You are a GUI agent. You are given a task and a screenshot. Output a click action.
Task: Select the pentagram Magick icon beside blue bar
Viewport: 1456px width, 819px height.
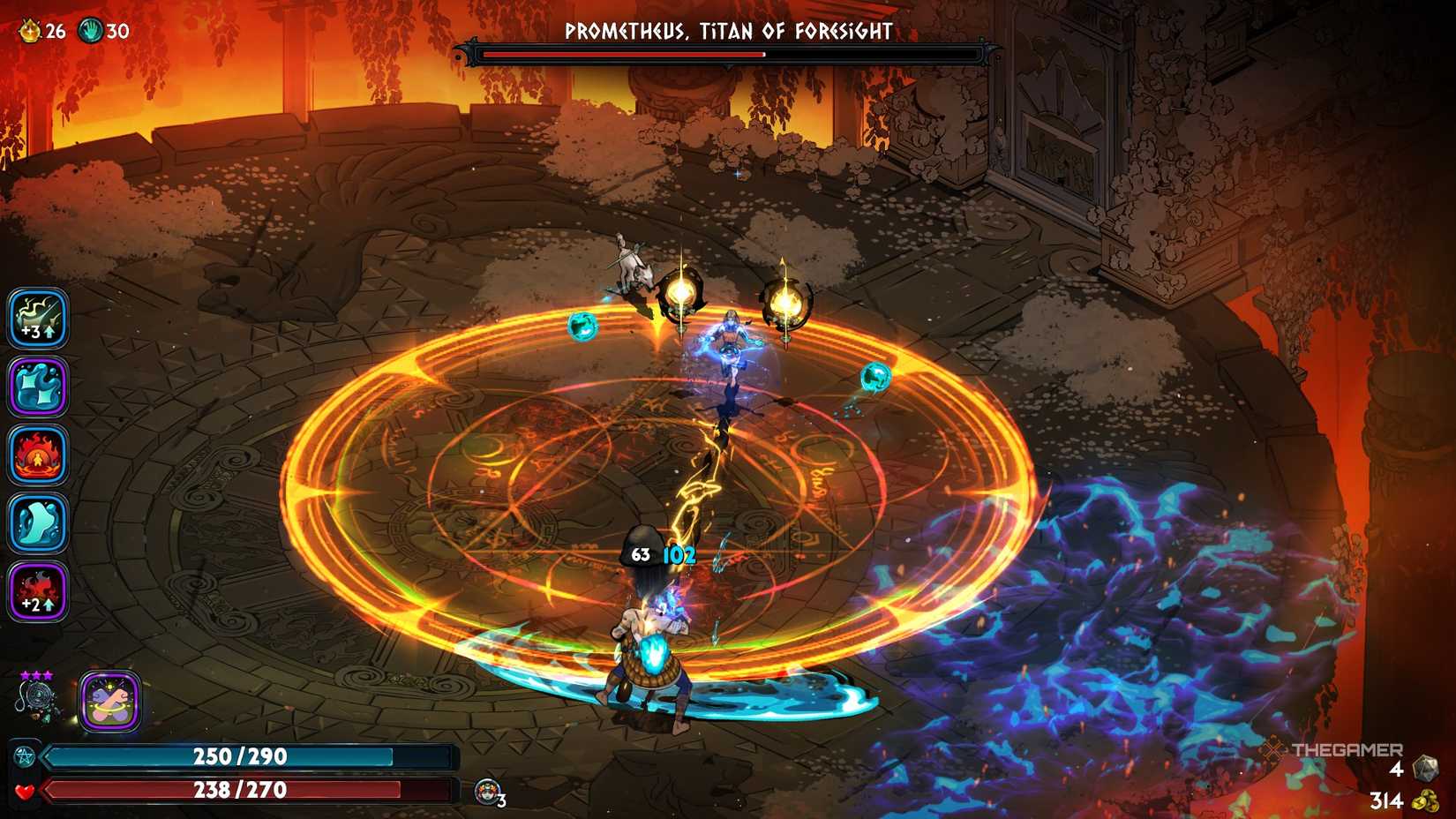tap(24, 756)
